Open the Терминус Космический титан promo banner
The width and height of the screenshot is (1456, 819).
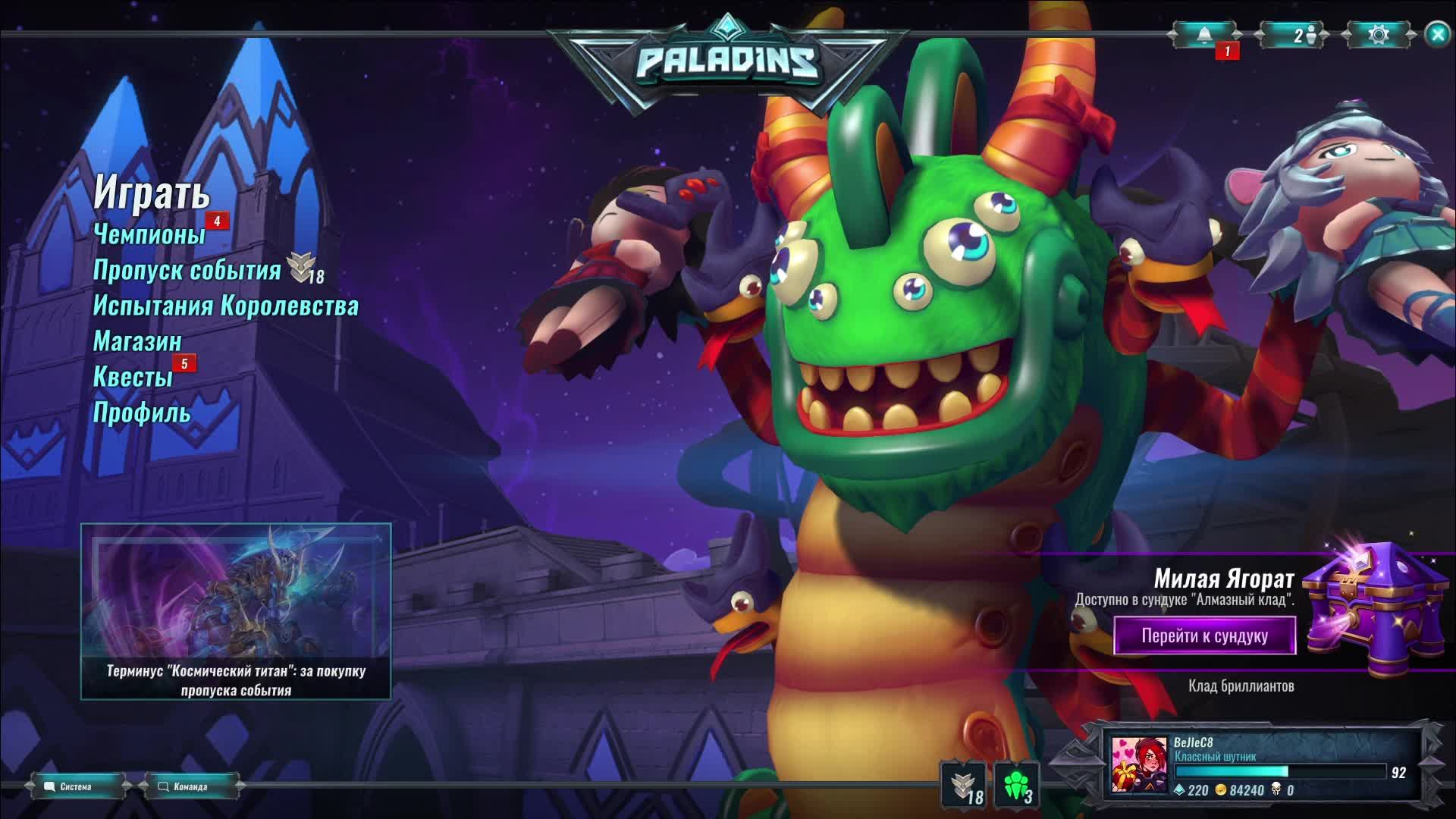[x=236, y=611]
